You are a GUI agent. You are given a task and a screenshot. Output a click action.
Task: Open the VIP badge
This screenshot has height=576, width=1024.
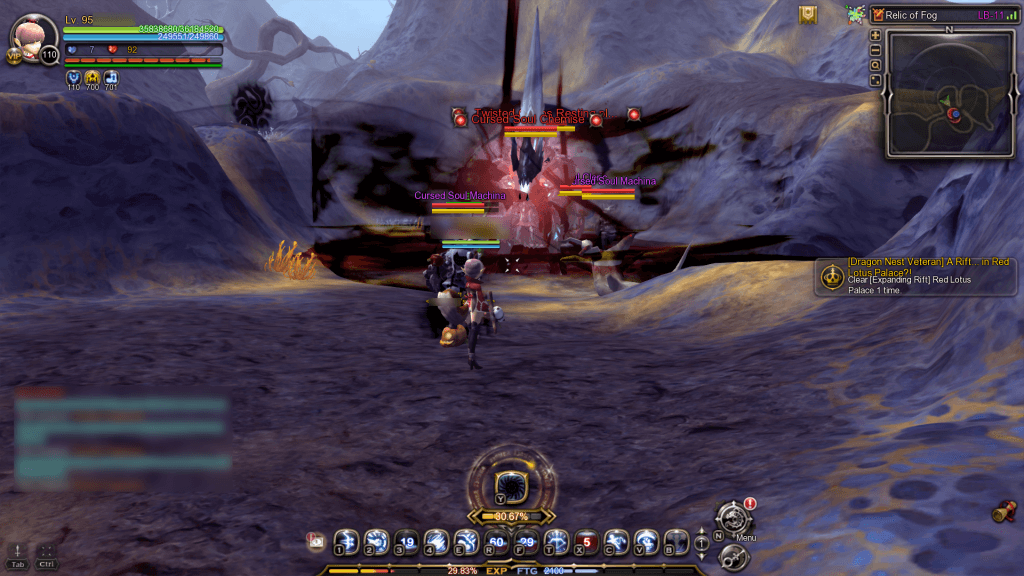tap(15, 57)
